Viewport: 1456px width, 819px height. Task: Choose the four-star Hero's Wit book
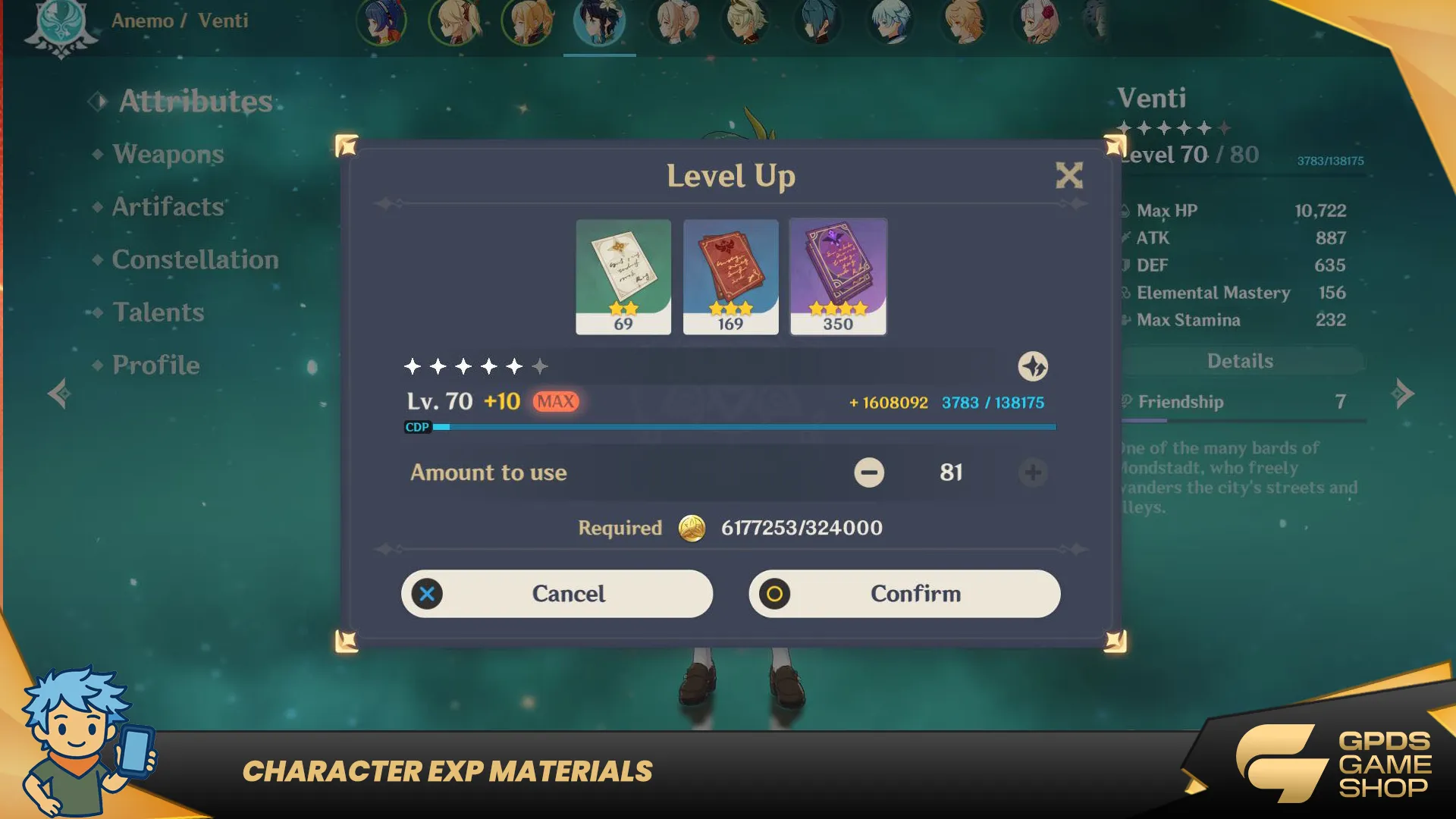838,277
